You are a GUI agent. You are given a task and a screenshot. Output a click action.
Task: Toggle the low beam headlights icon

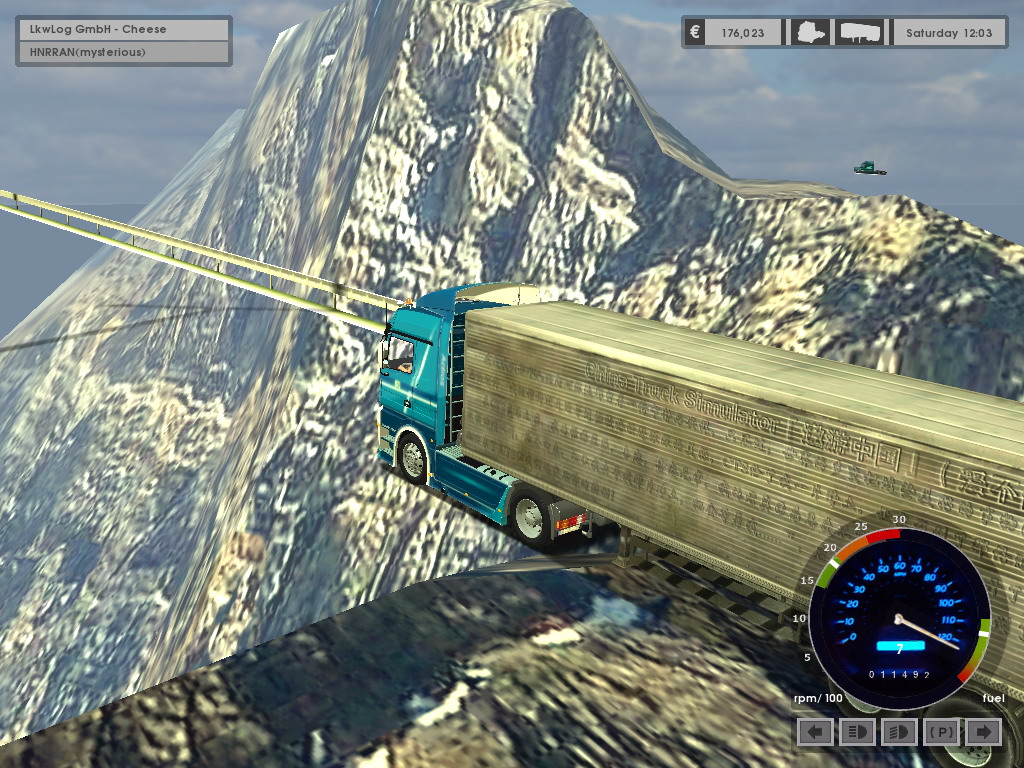[899, 732]
